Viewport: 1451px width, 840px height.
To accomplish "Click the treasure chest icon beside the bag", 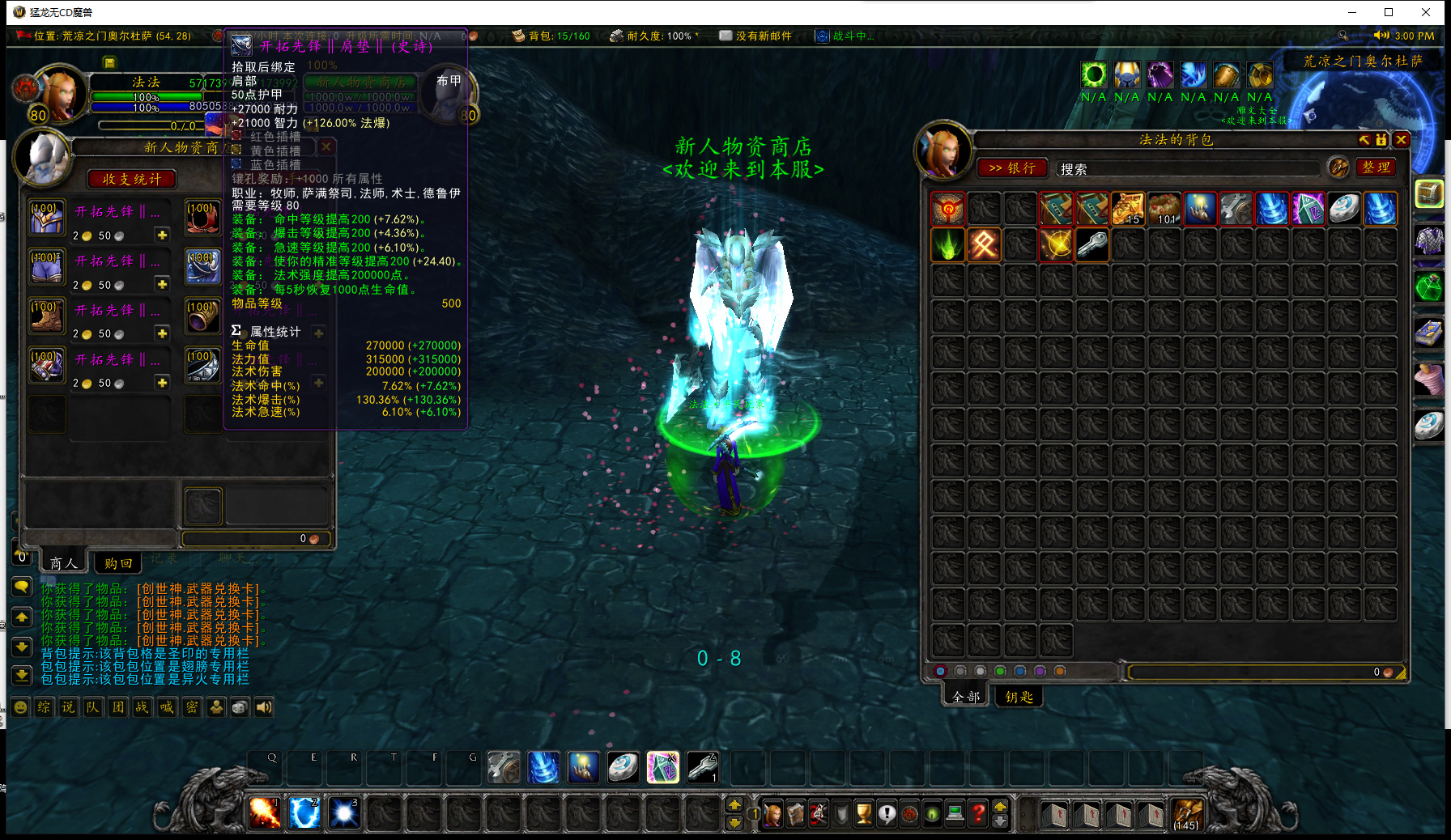I will (x=1429, y=193).
